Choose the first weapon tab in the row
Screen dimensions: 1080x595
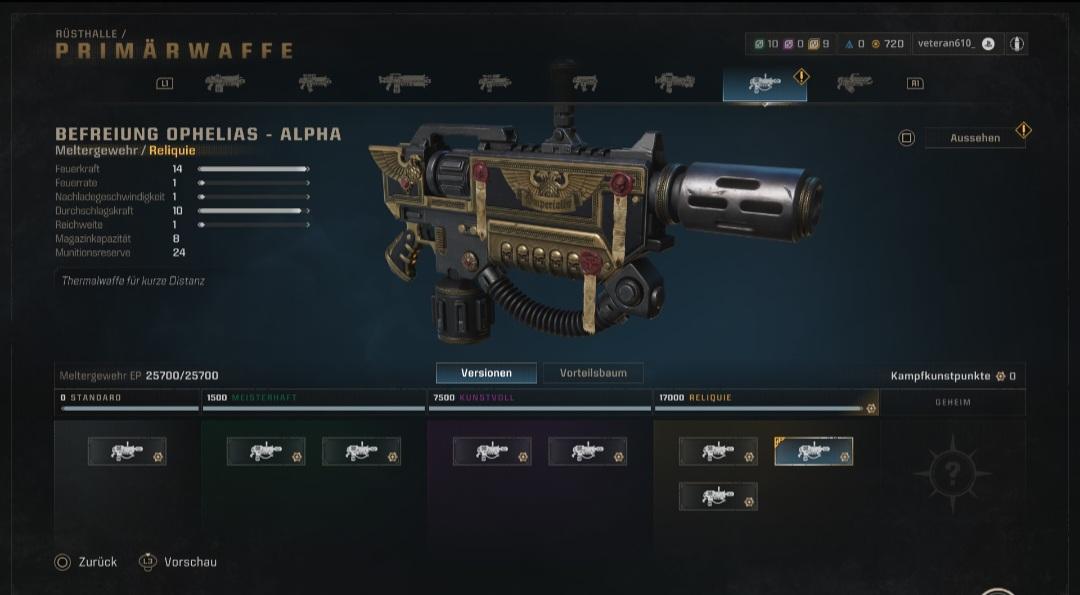point(225,84)
